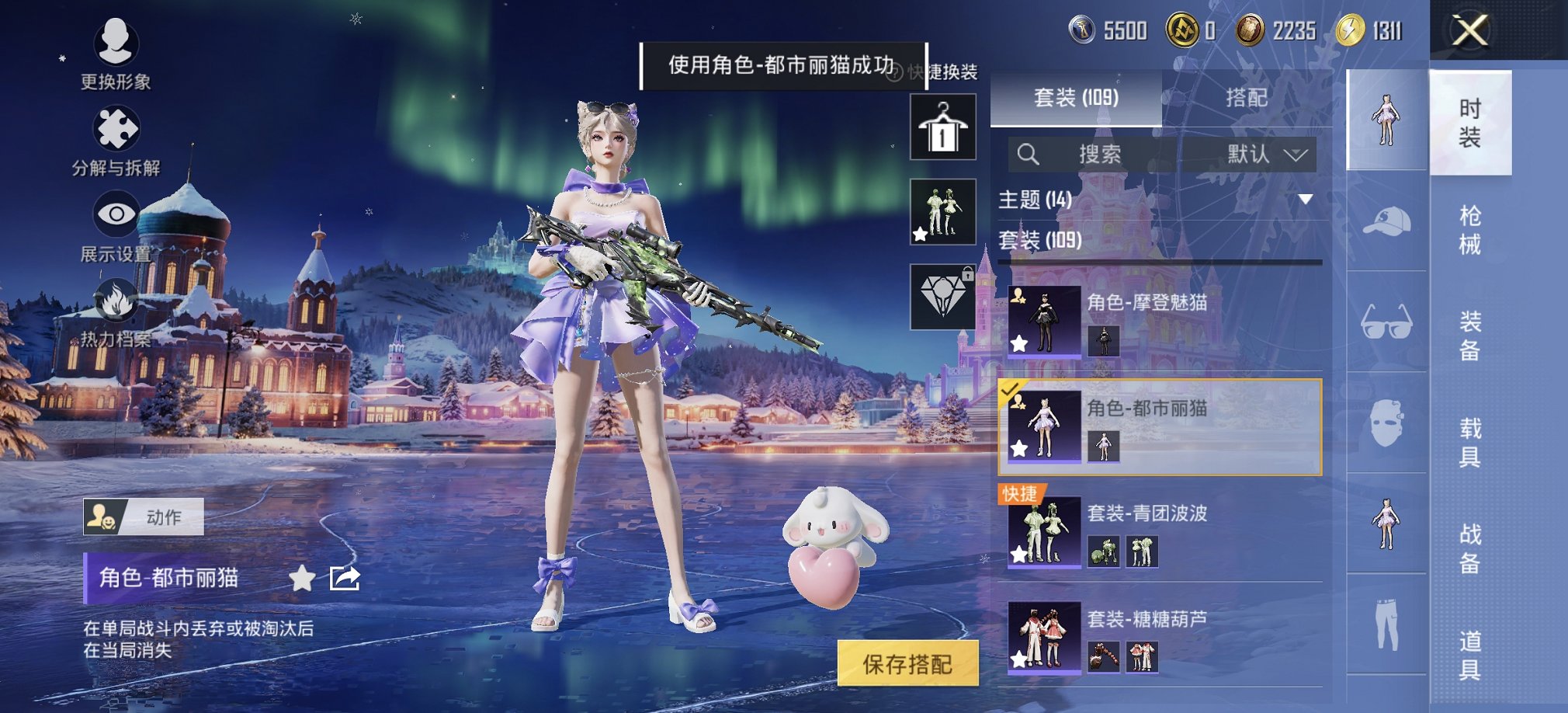Open 分解与拆解 puzzle piece option

pyautogui.click(x=116, y=140)
